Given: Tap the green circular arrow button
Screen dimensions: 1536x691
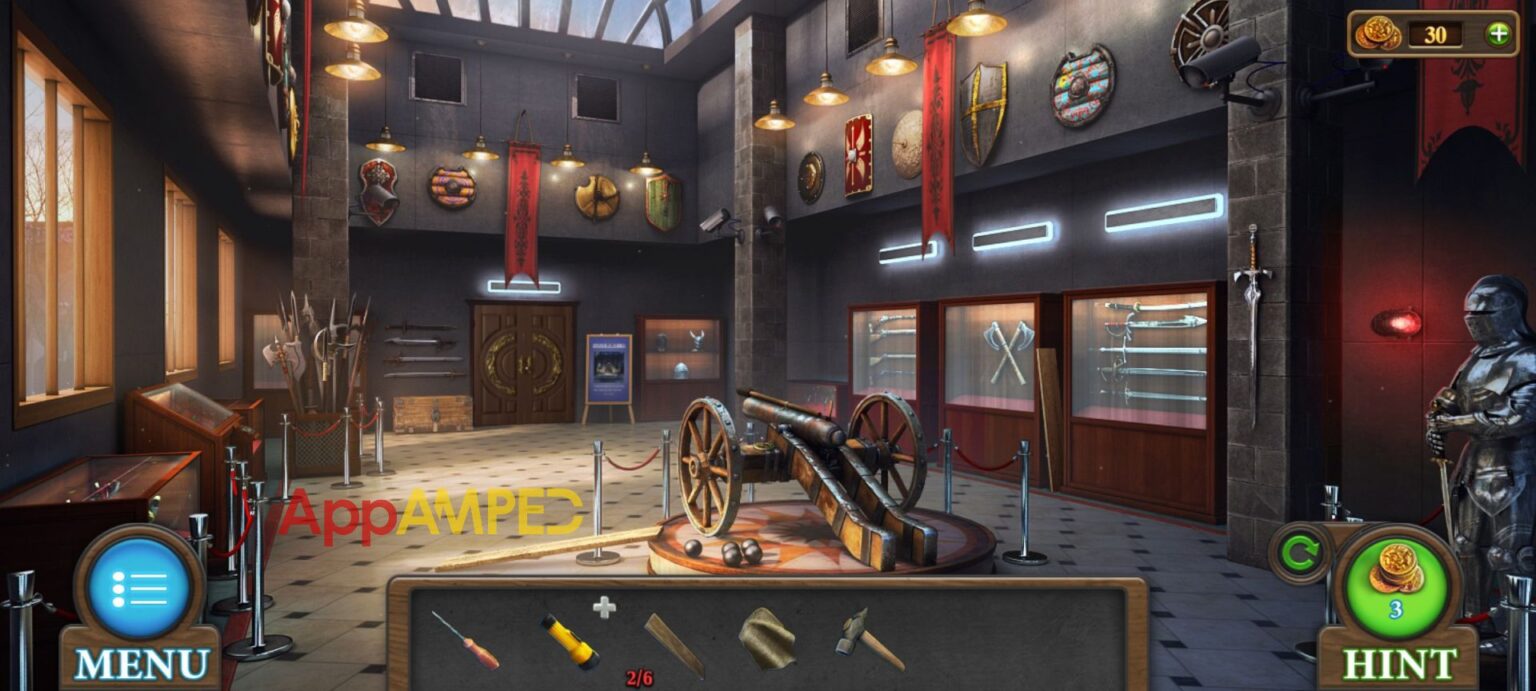Looking at the screenshot, I should point(1298,553).
